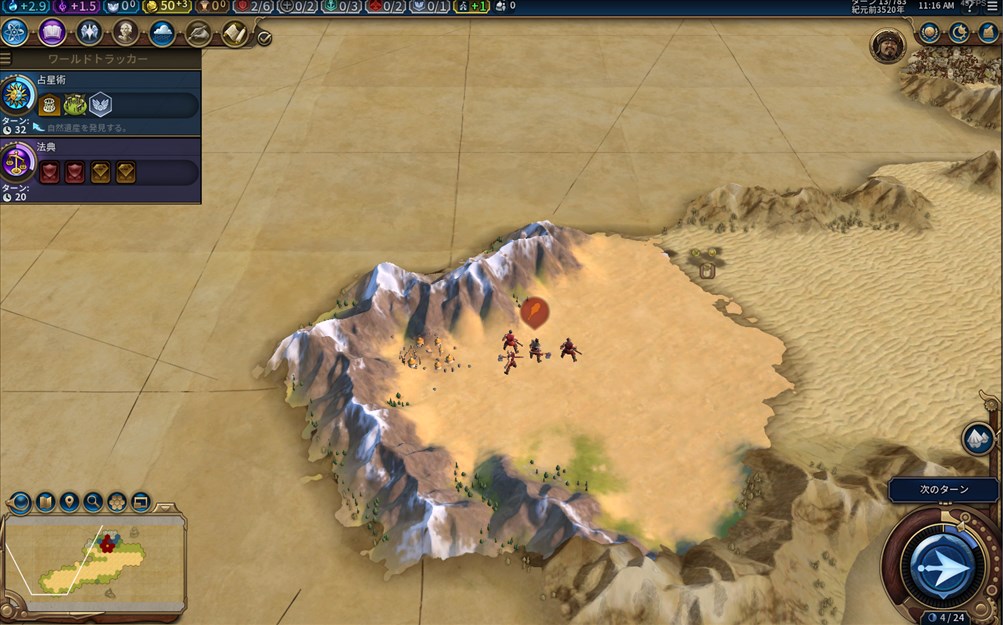Open the climate cloud icon
Viewport: 1003px width, 625px height.
click(162, 33)
